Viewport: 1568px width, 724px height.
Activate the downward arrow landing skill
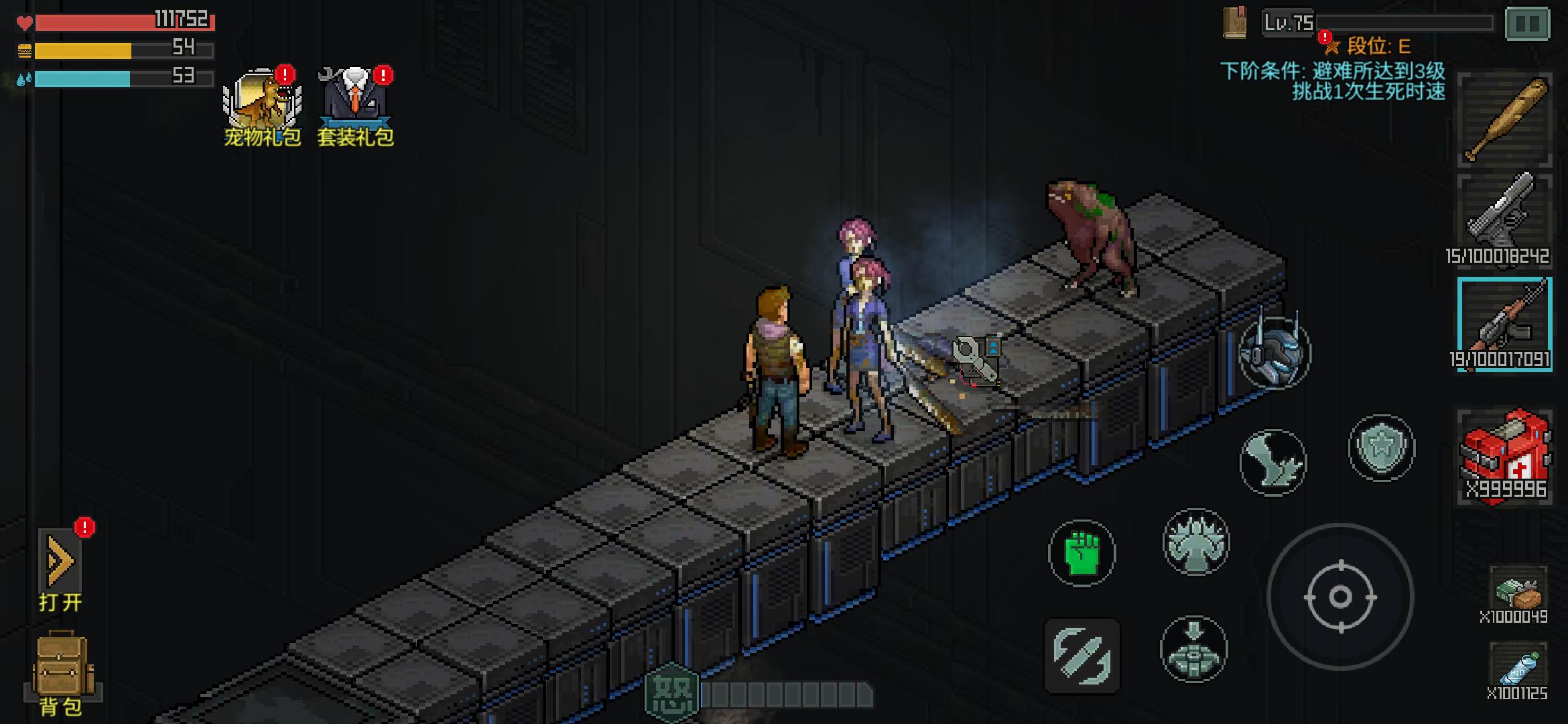(1193, 649)
